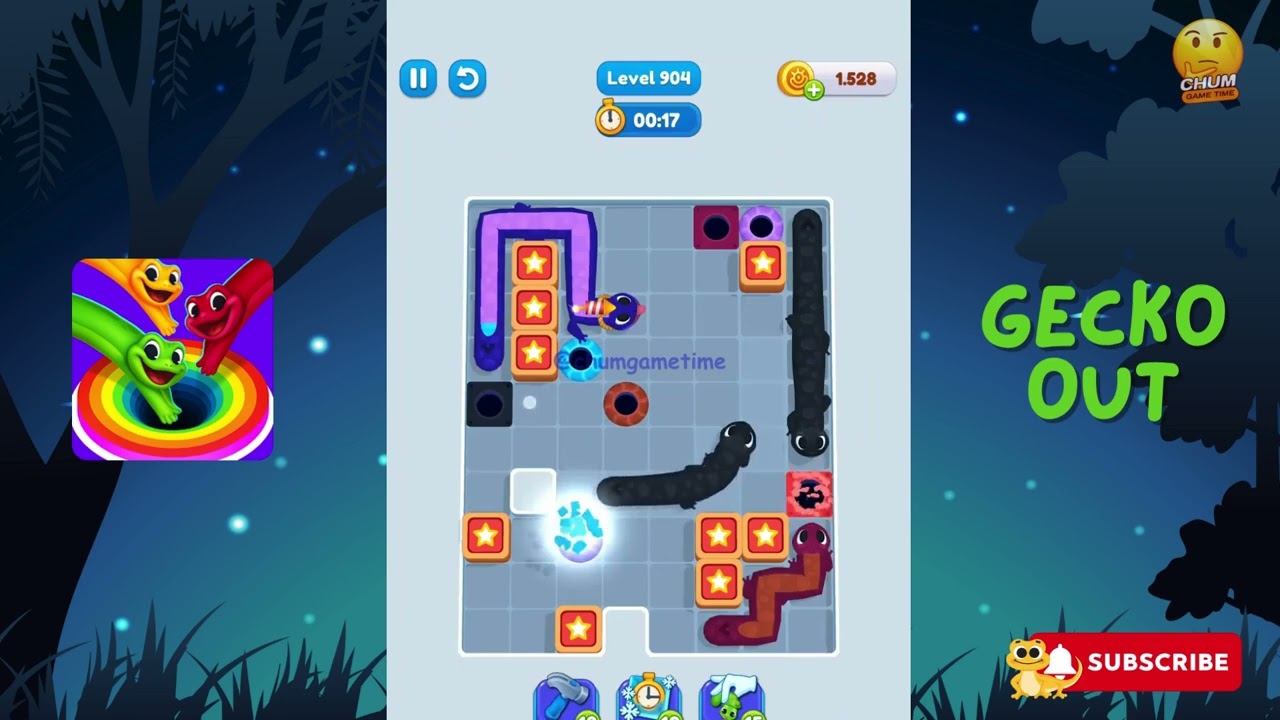Viewport: 1280px width, 720px height.
Task: Tap the red portal tile on the right
Action: (810, 493)
